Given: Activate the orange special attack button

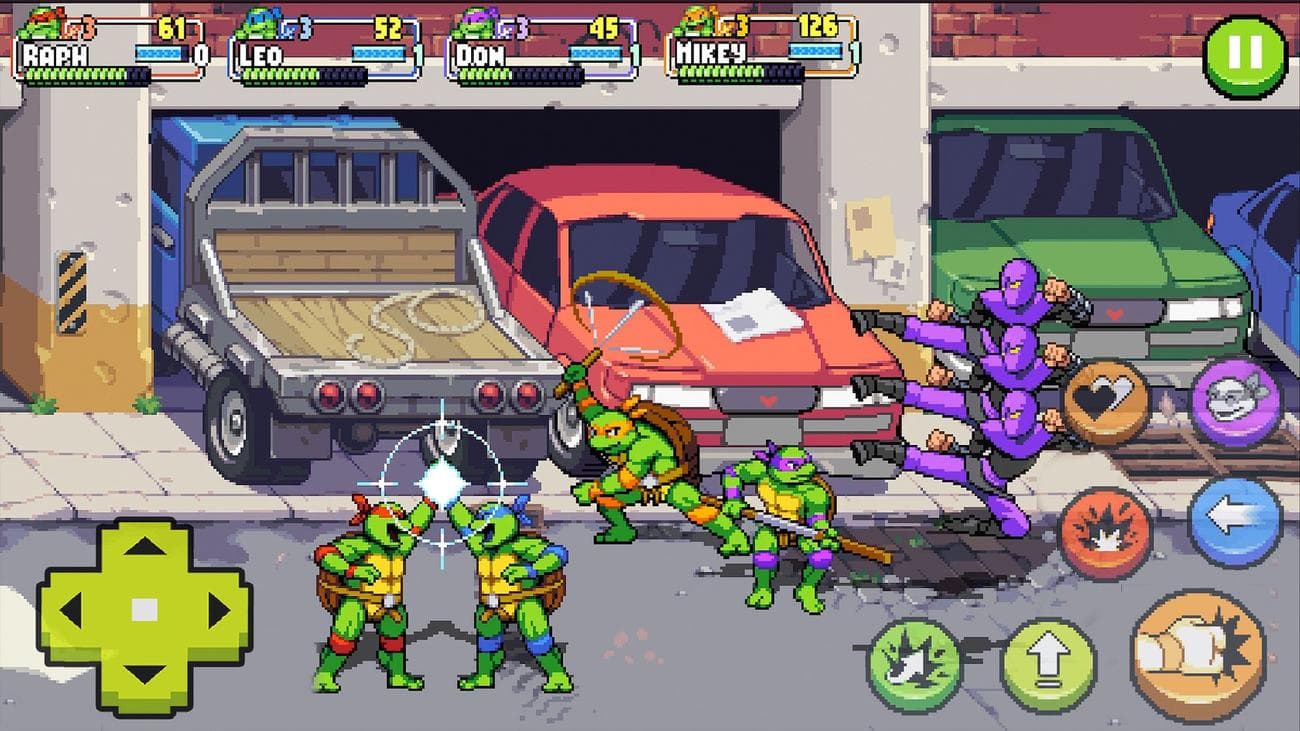Looking at the screenshot, I should tap(1102, 531).
